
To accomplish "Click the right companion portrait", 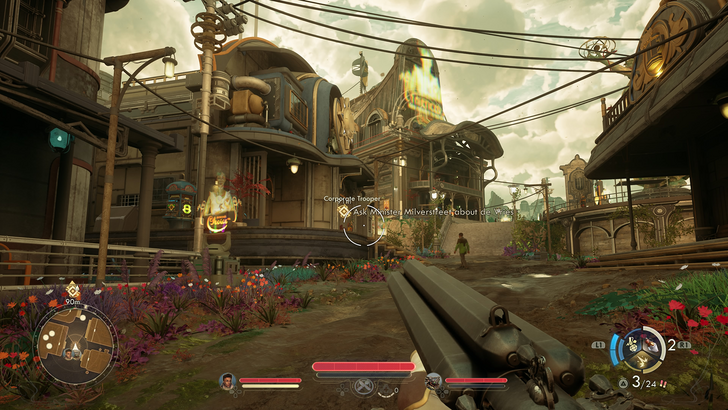I will (434, 381).
